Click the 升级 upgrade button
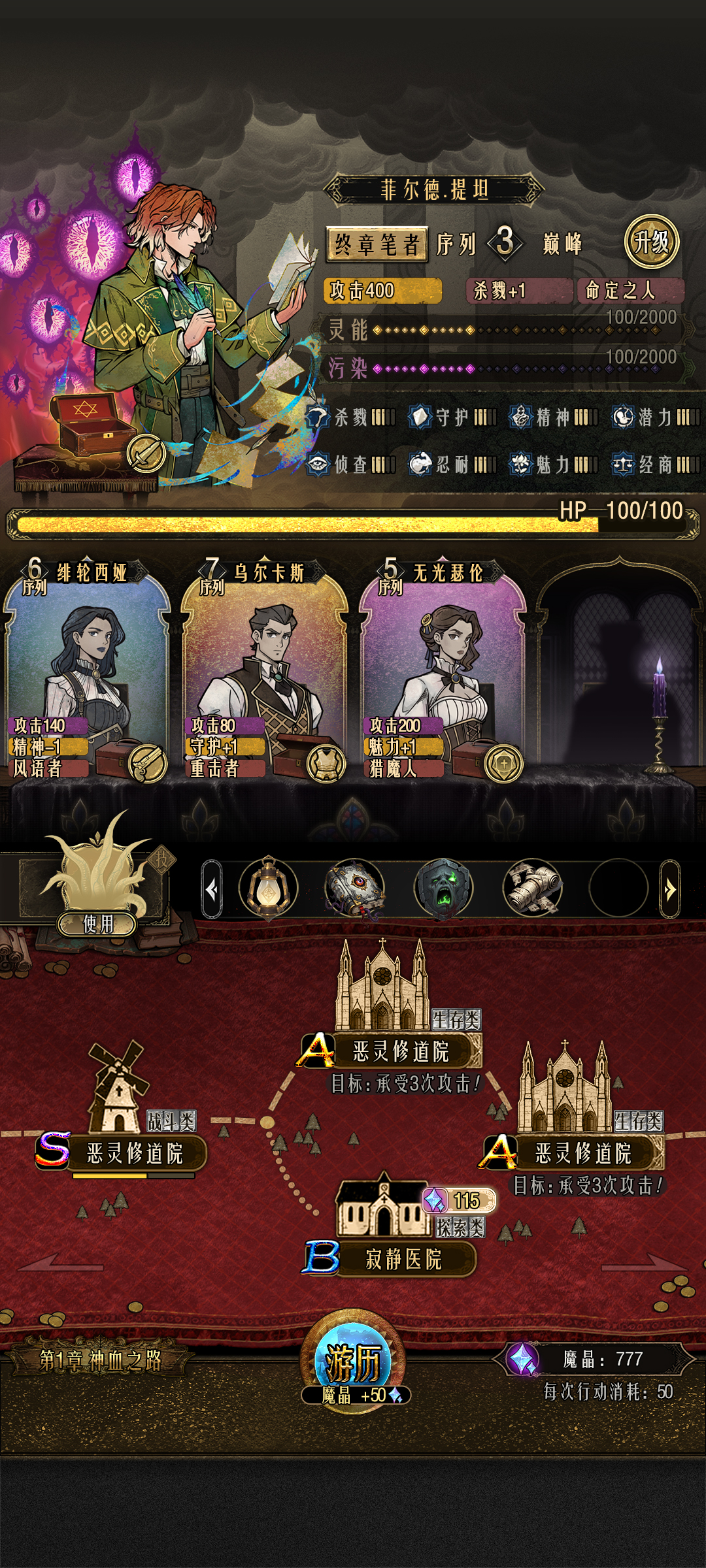 click(652, 242)
